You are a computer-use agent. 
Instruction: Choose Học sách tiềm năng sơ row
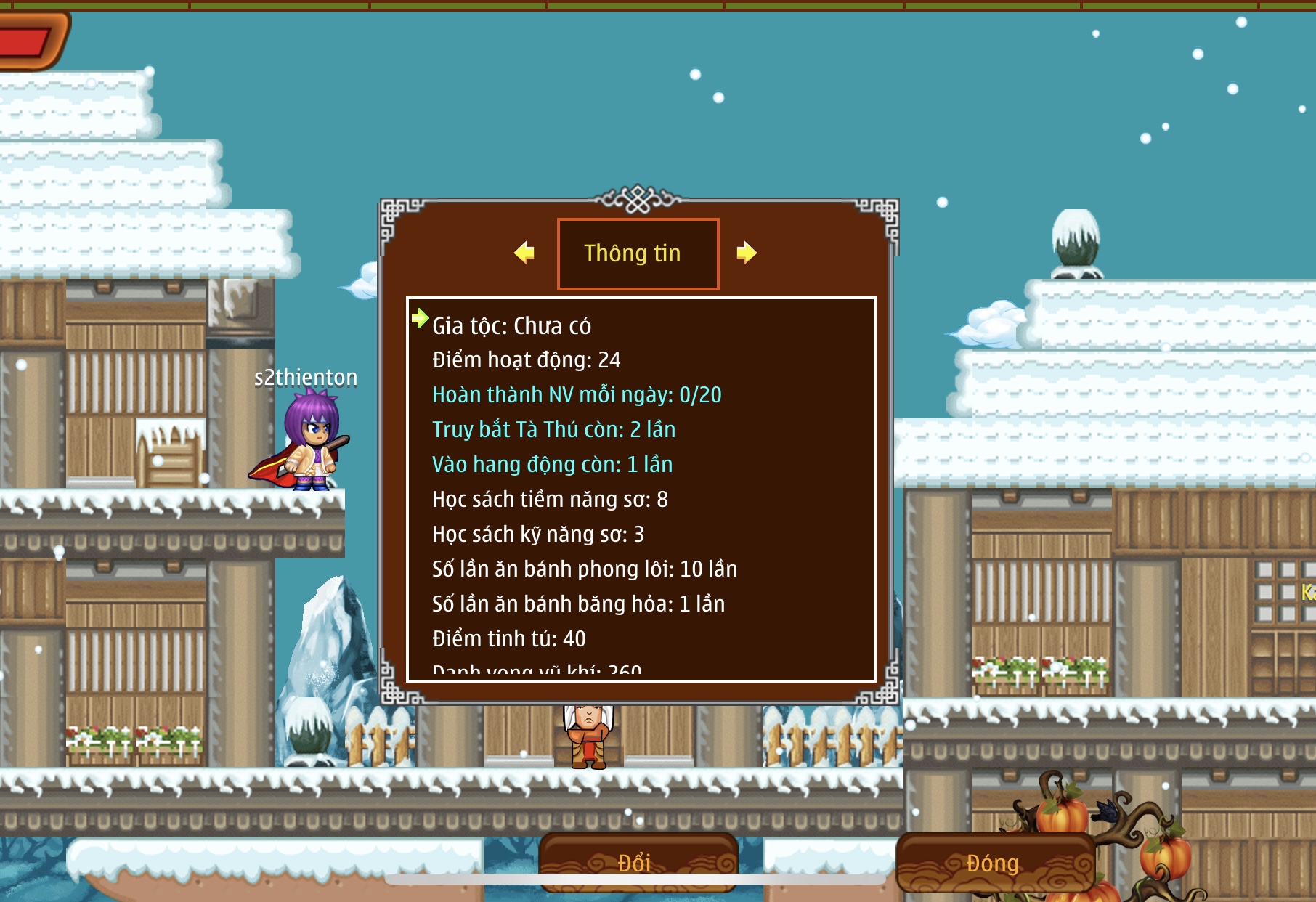tap(550, 500)
